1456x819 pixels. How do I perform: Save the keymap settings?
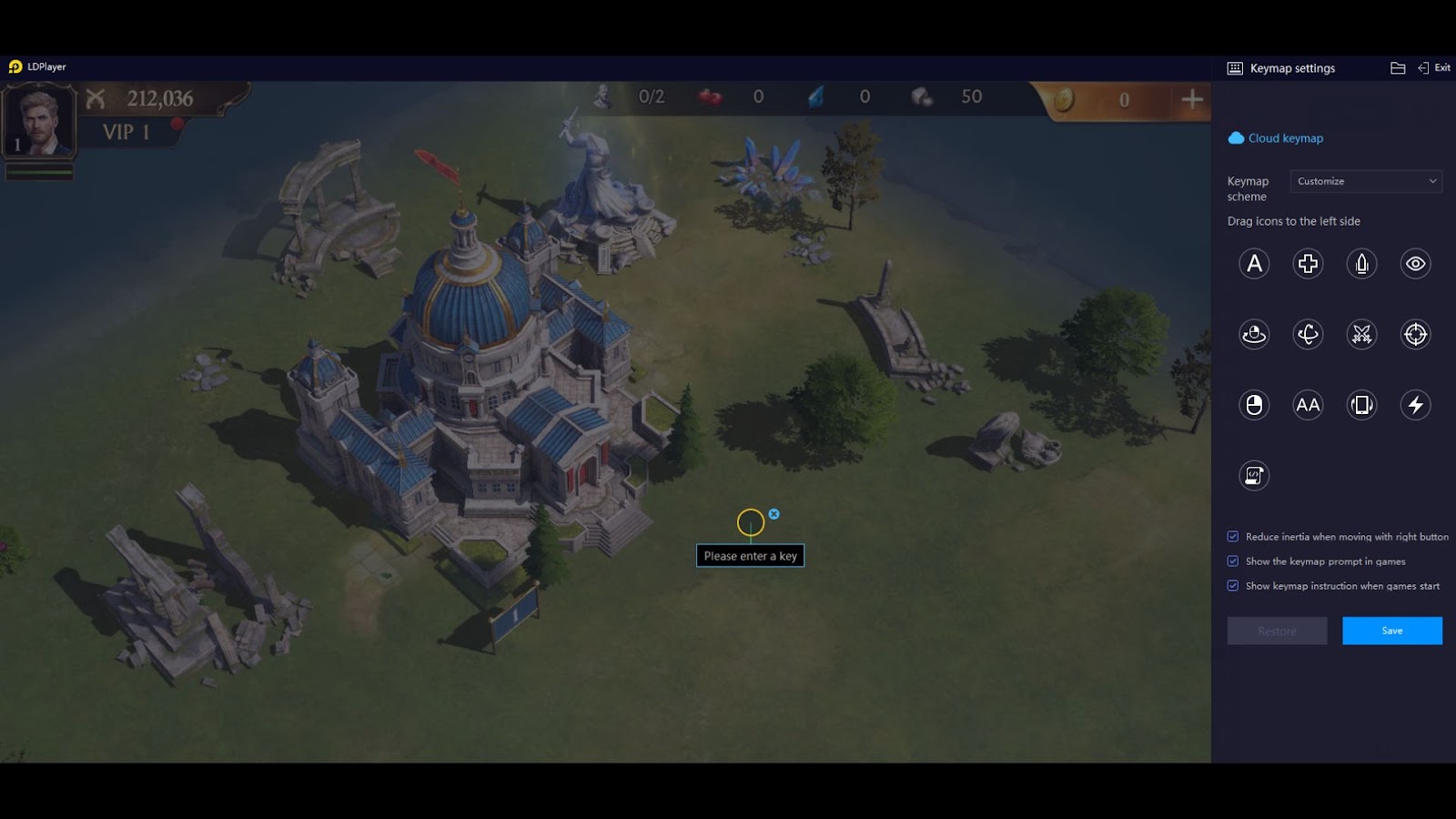click(1391, 631)
